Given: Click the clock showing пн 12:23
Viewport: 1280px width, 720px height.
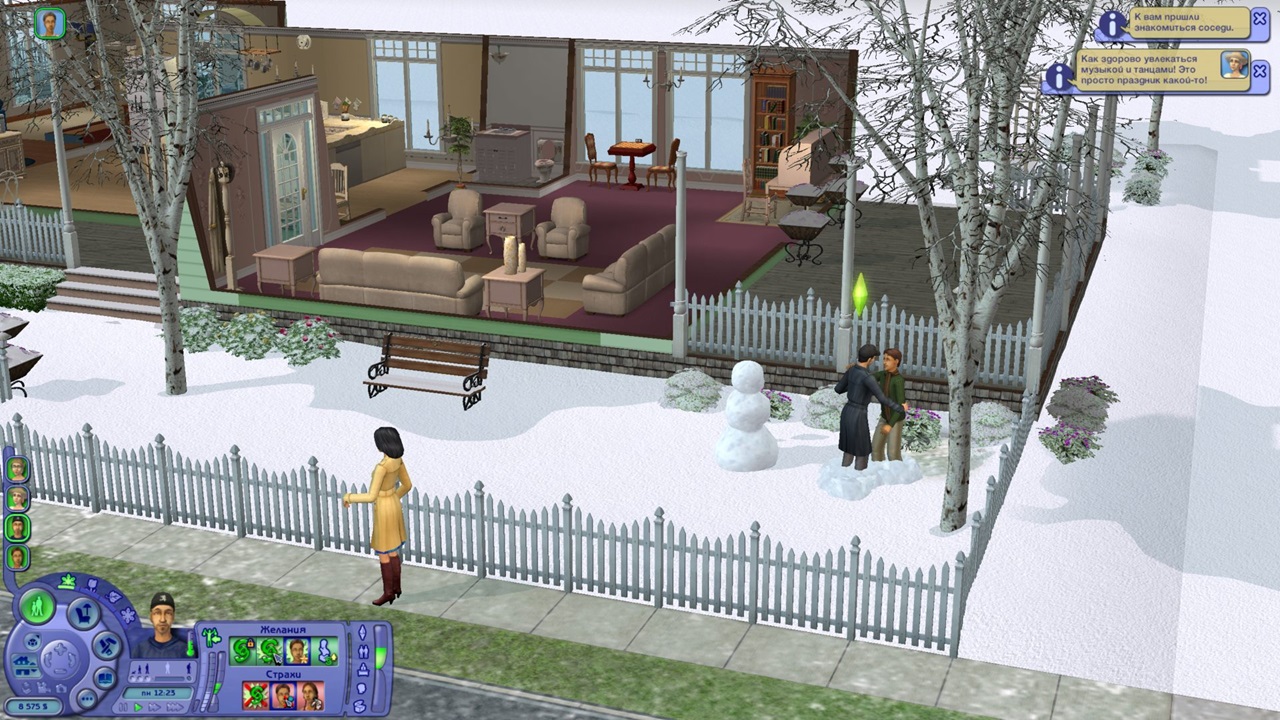Looking at the screenshot, I should click(156, 693).
